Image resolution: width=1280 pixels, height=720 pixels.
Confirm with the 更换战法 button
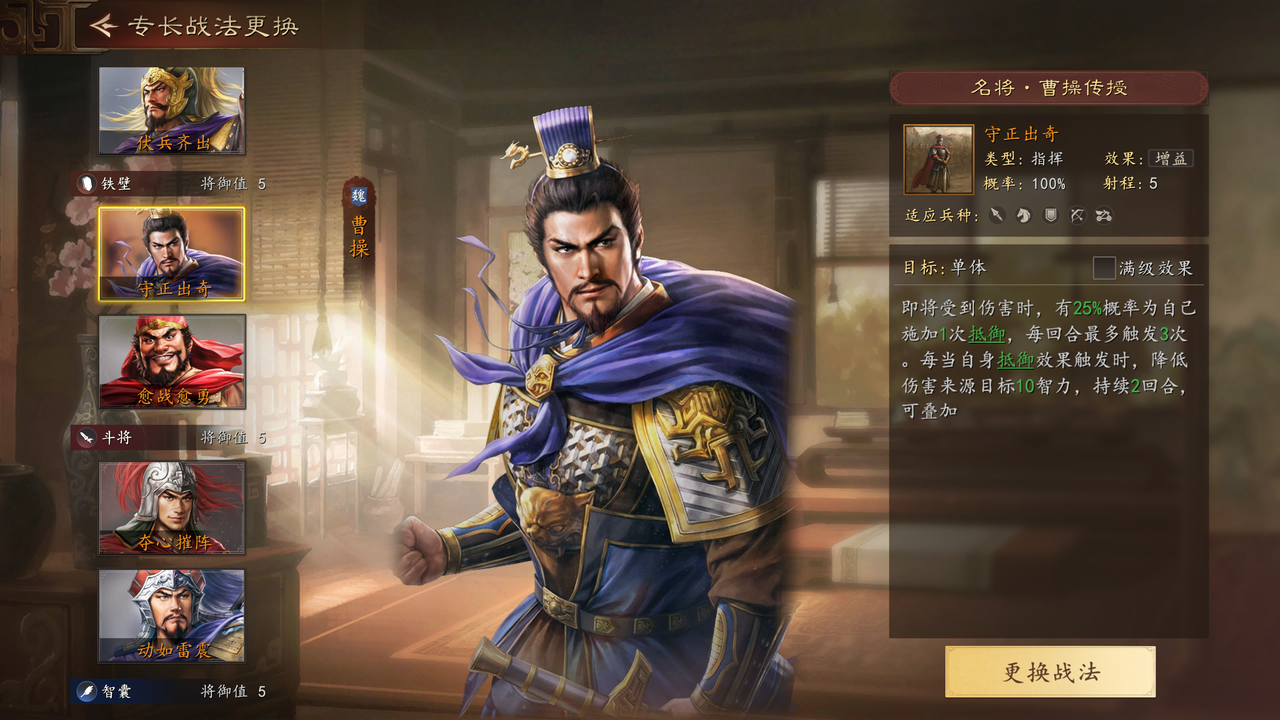tap(1050, 672)
